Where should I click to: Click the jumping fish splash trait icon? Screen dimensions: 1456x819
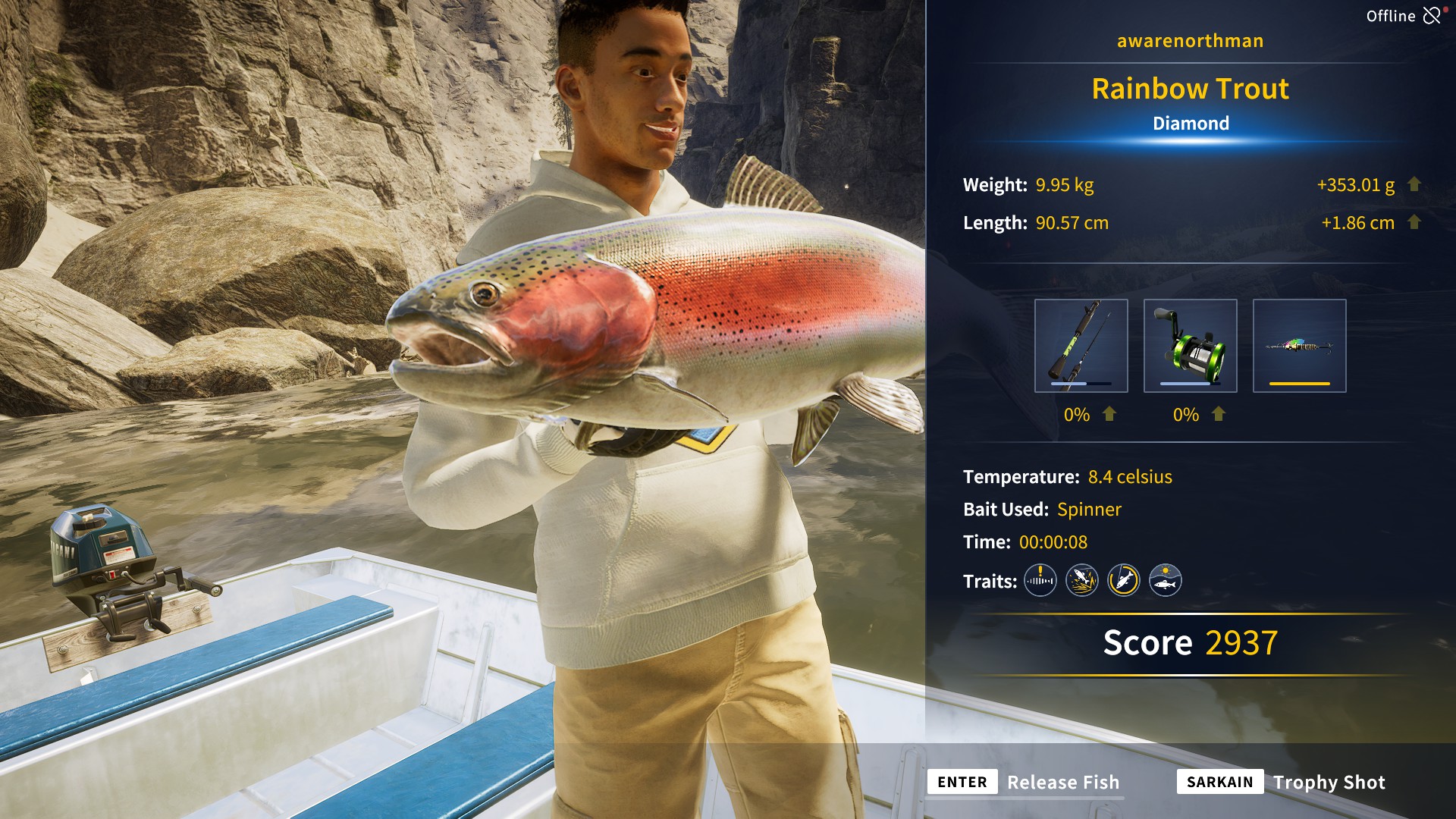tap(1082, 580)
